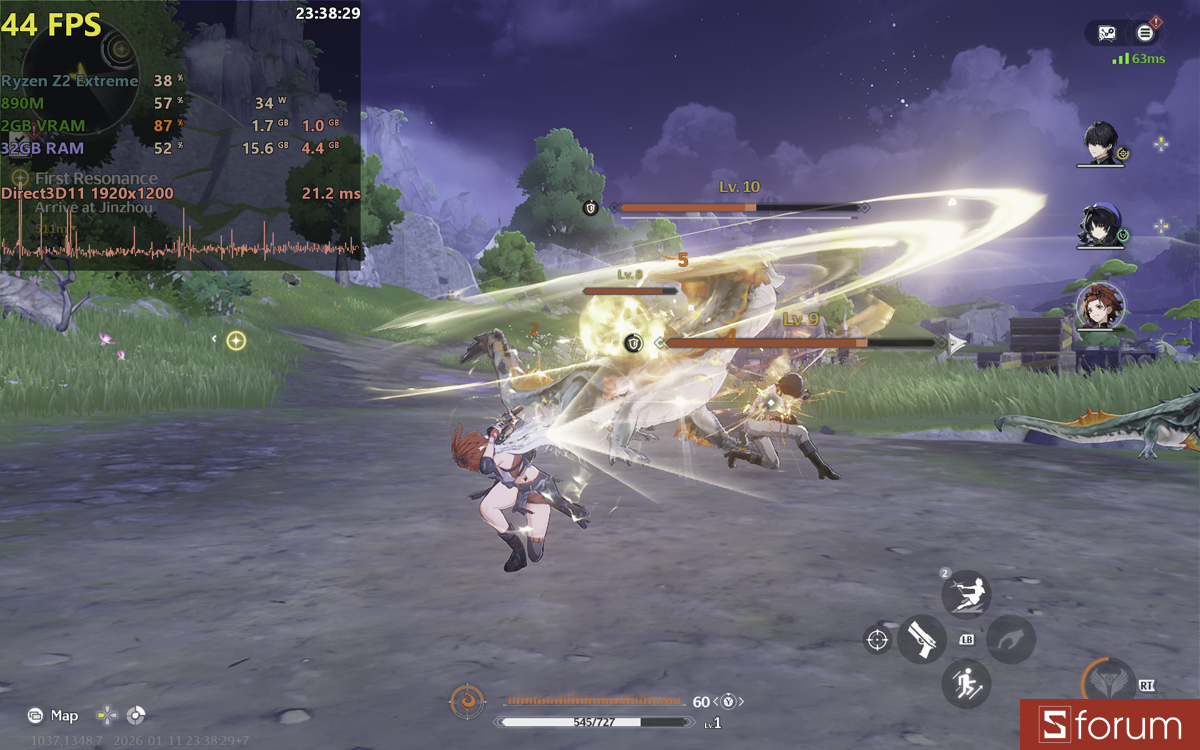Image resolution: width=1200 pixels, height=750 pixels.
Task: Fire the pistol basic attack button
Action: 921,639
